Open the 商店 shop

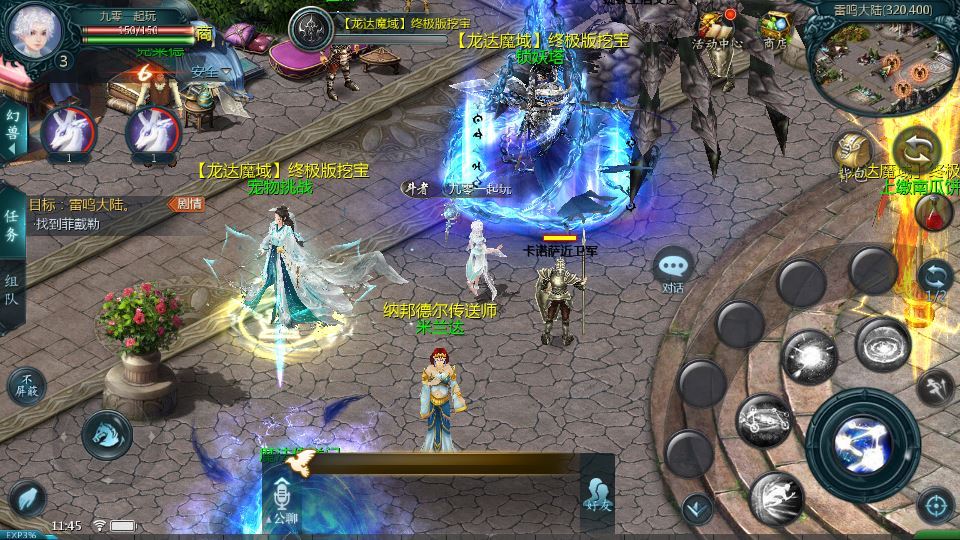pos(775,27)
